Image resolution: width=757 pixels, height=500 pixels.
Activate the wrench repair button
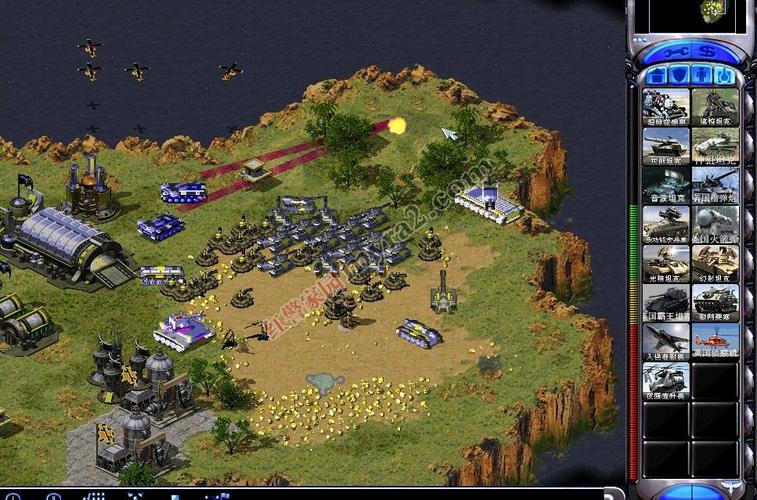click(675, 51)
